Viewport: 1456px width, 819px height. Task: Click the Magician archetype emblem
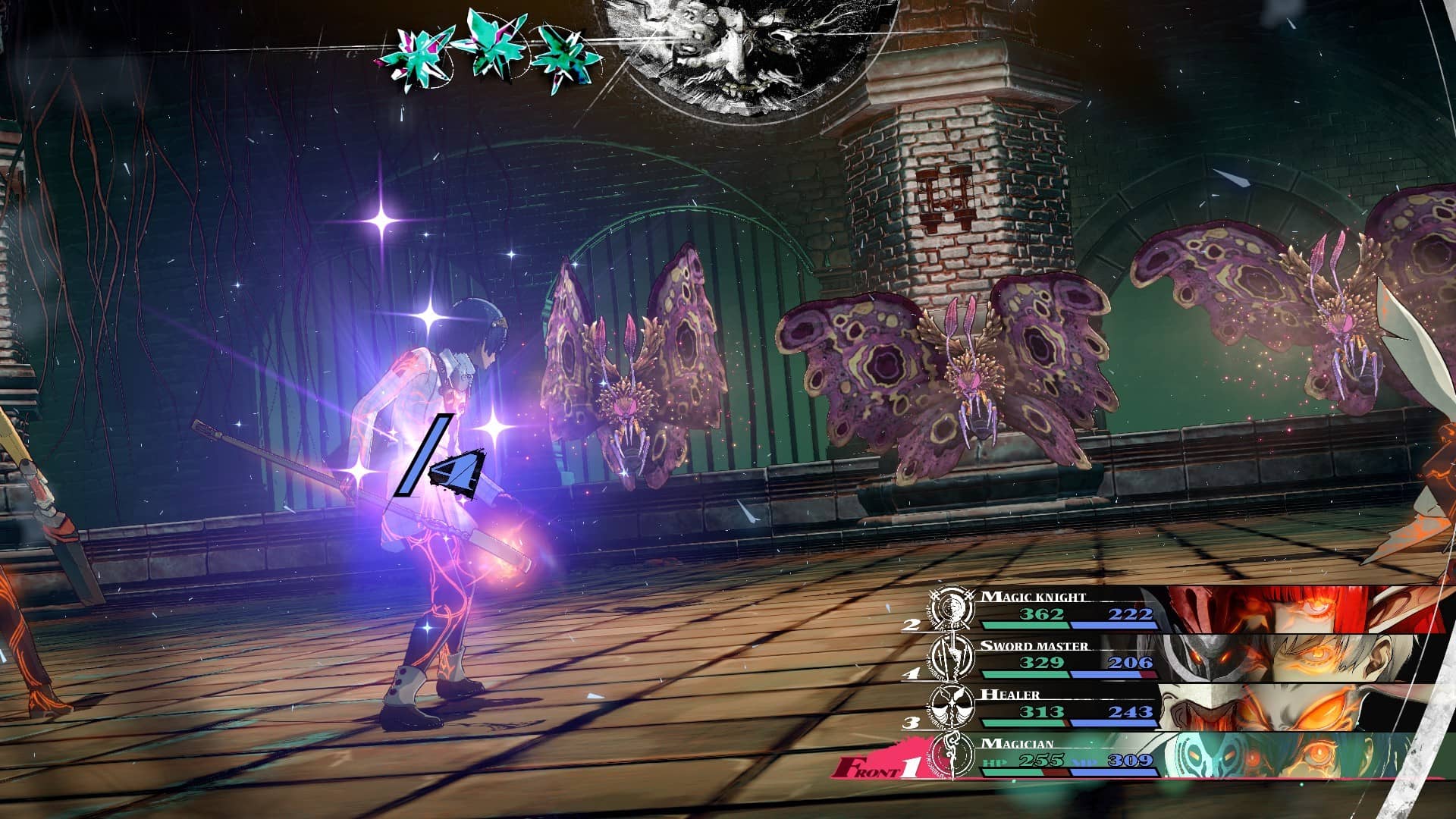pyautogui.click(x=952, y=755)
